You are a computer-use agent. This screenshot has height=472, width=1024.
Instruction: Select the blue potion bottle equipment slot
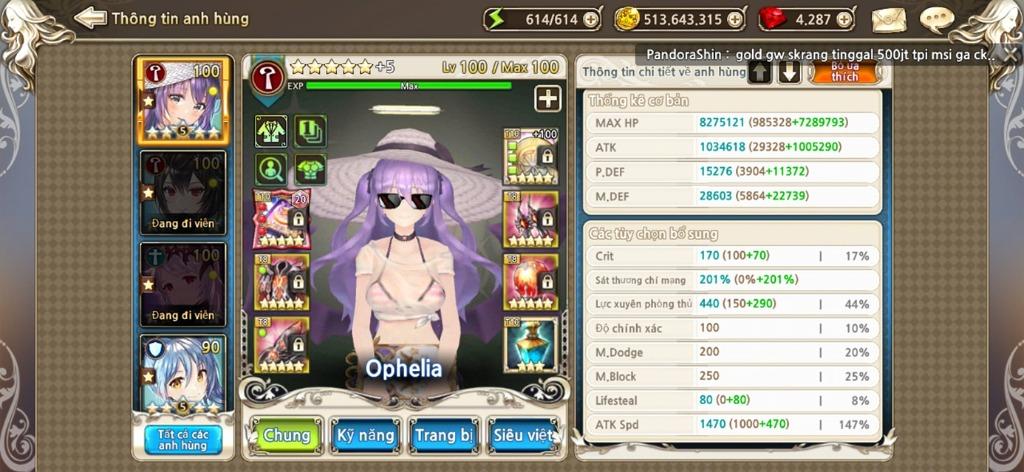point(531,344)
